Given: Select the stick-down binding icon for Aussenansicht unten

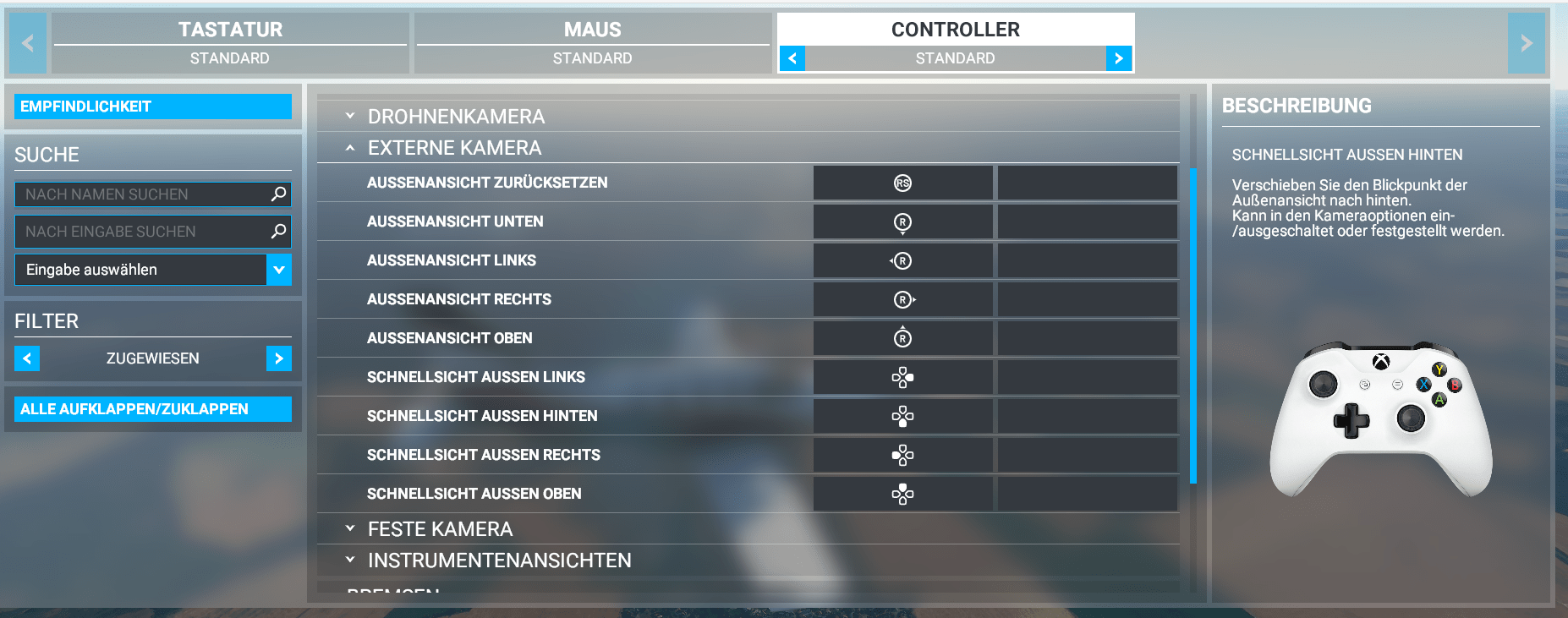Looking at the screenshot, I should tap(902, 221).
